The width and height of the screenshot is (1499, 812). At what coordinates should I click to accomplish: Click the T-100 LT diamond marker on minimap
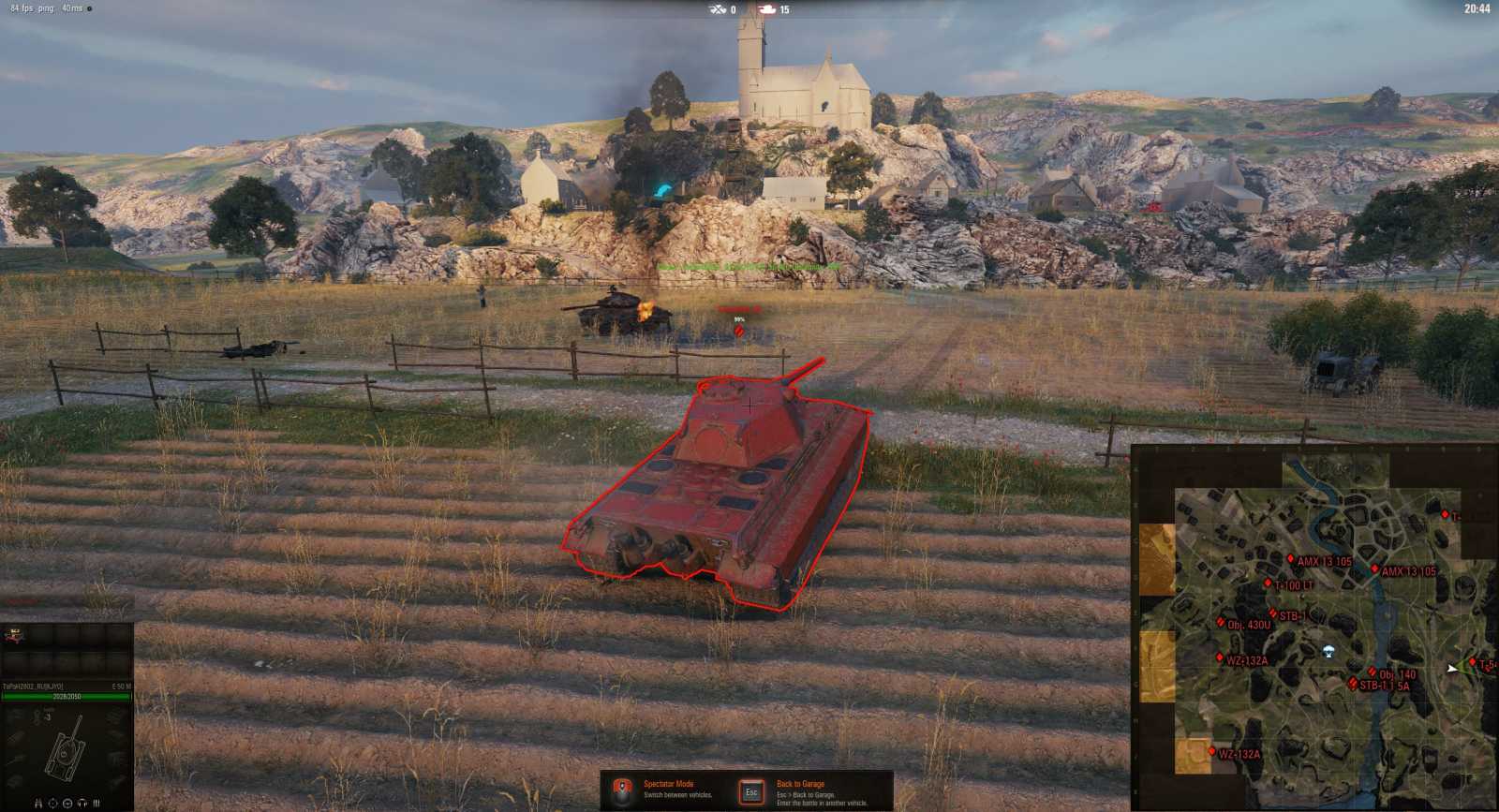point(1268,583)
